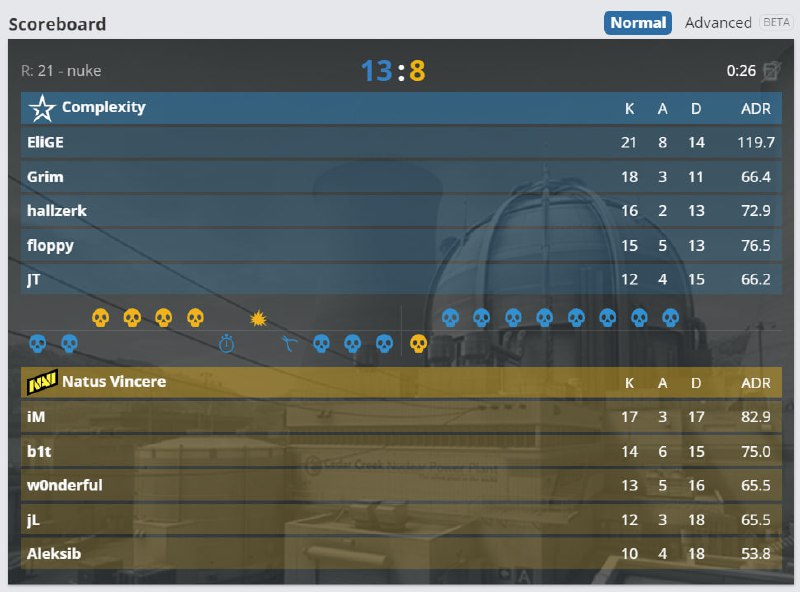Choose w0nderful in the NaVi list
The image size is (800, 592).
coord(64,485)
